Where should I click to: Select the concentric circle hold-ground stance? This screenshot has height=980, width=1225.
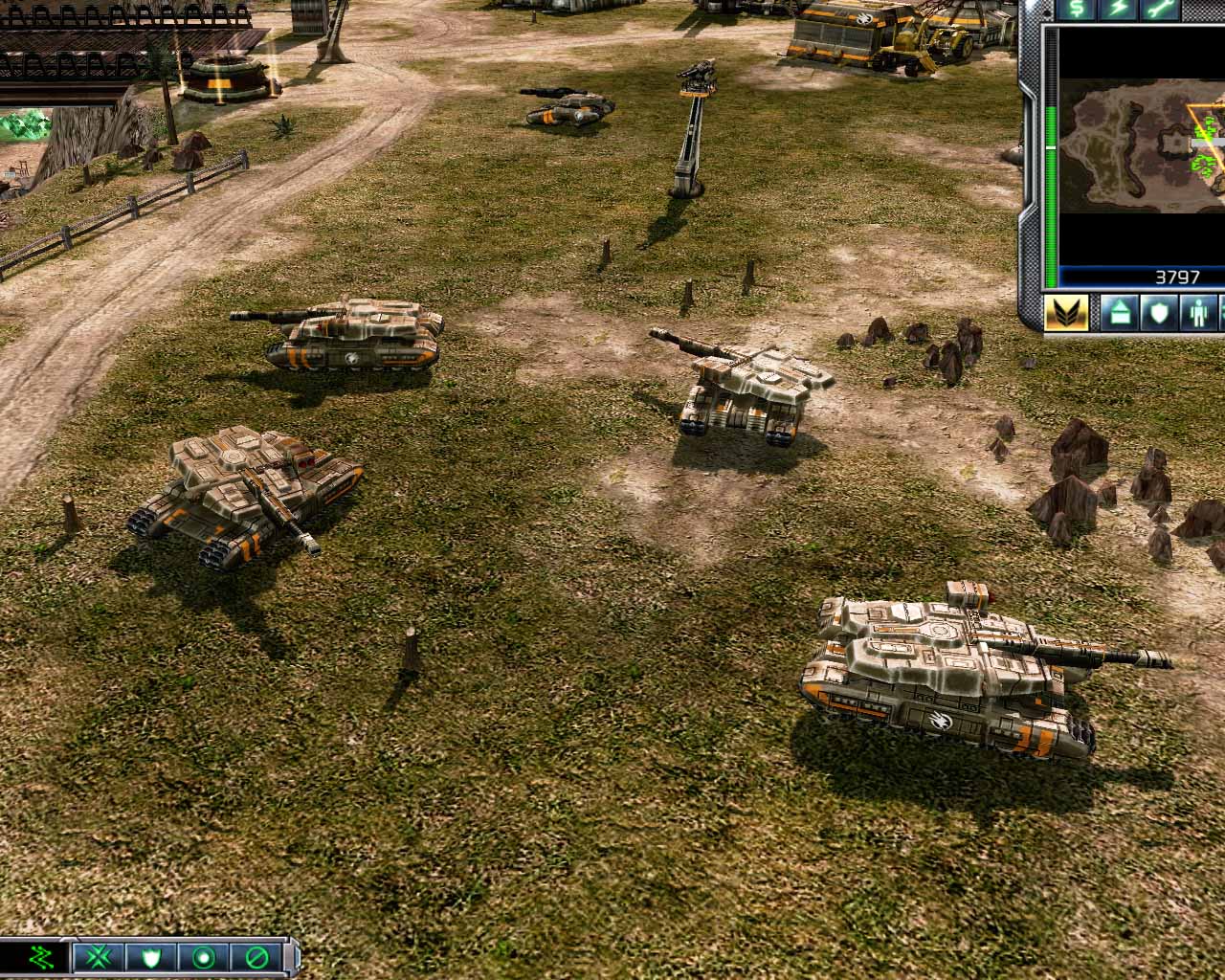[x=203, y=958]
